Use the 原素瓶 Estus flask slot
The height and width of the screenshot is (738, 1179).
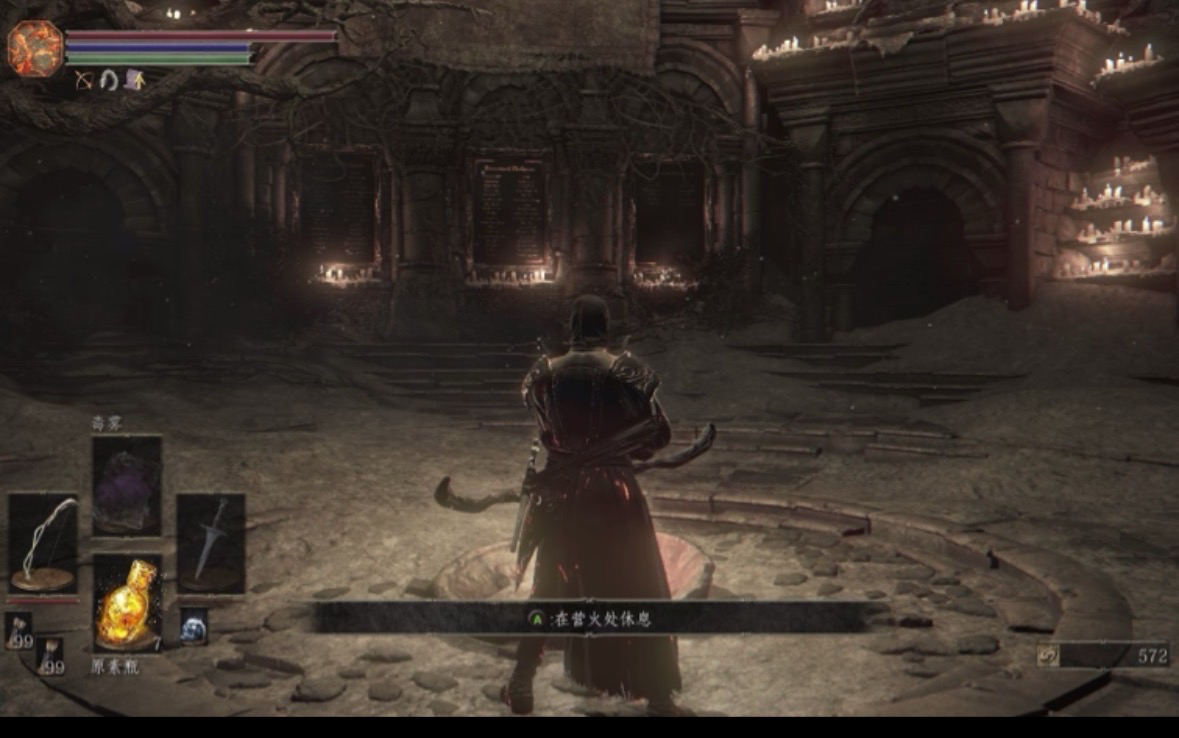coord(127,603)
